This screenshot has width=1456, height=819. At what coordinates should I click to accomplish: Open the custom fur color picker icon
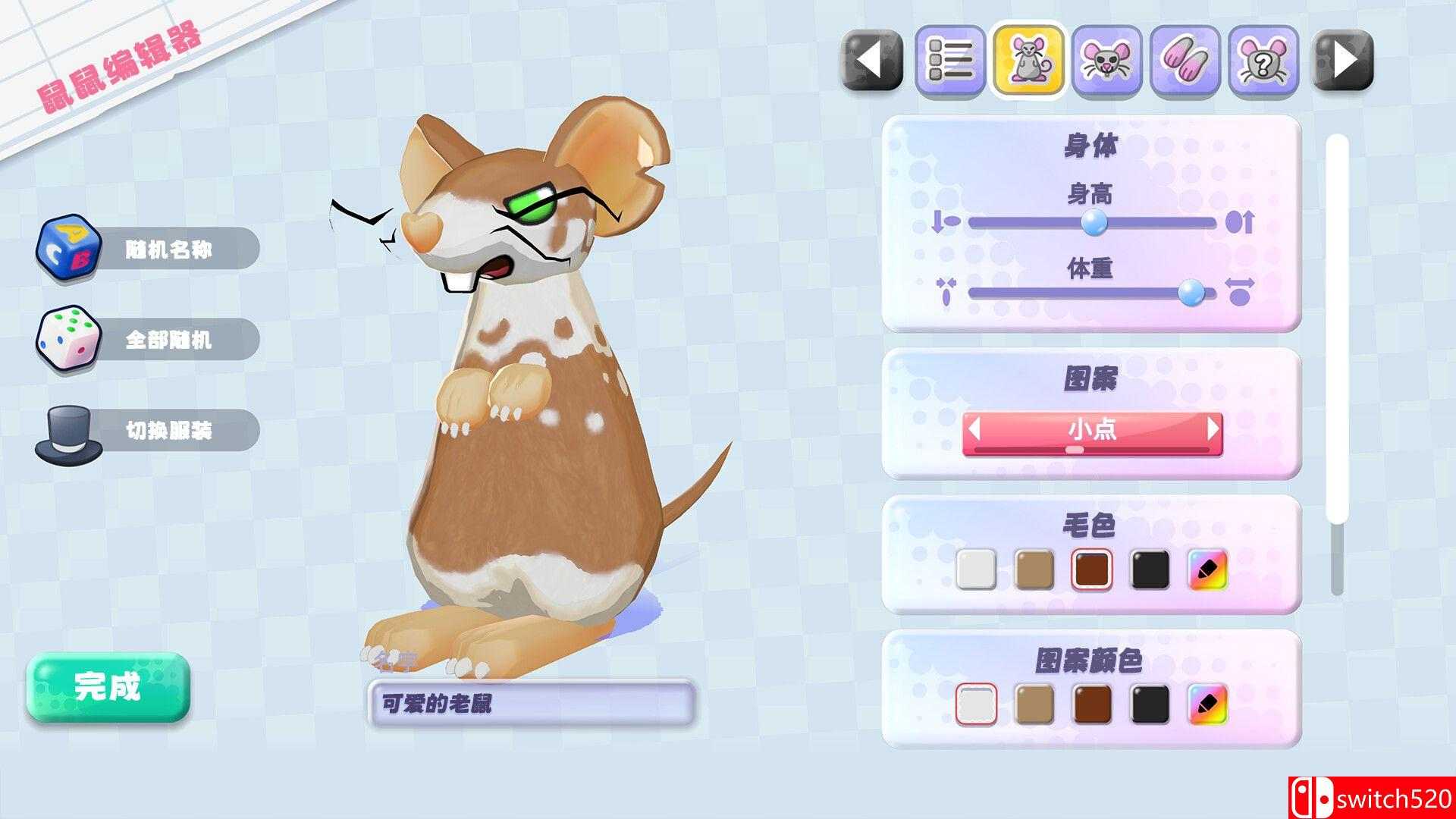[x=1210, y=570]
